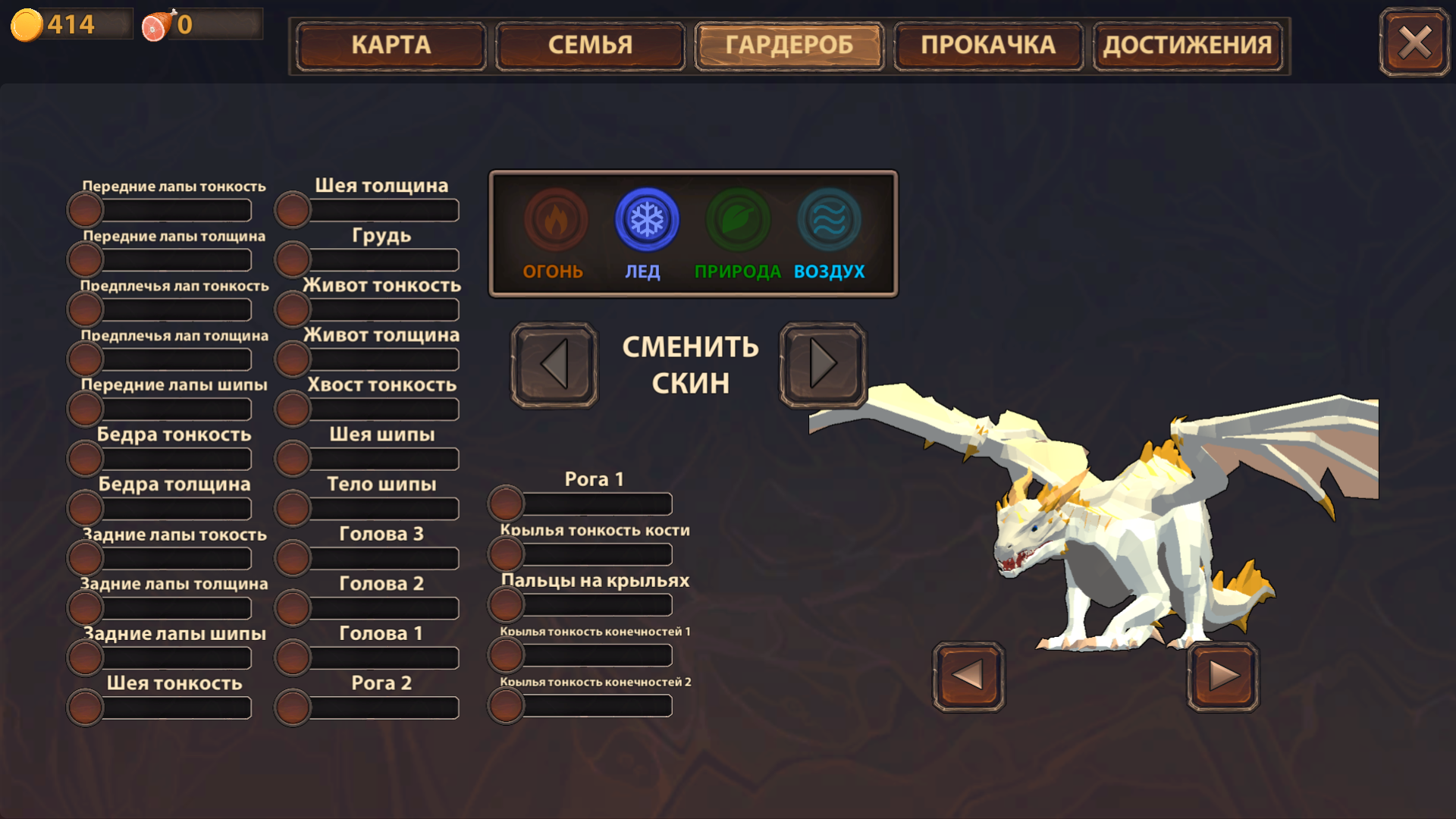Rotate dragon using bottom-left arrow button
This screenshot has height=819, width=1456.
click(968, 676)
